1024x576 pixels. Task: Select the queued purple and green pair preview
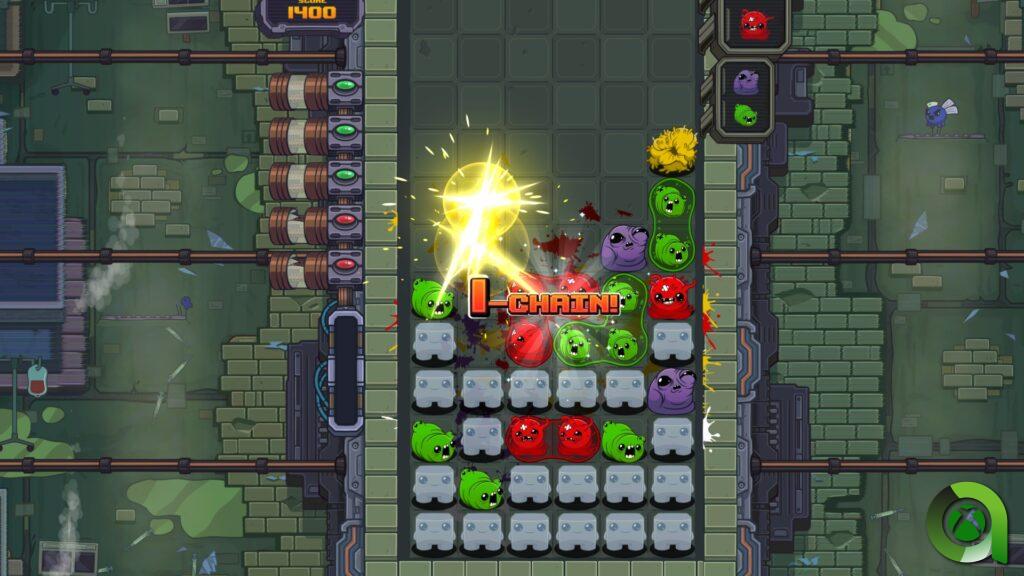coord(746,97)
